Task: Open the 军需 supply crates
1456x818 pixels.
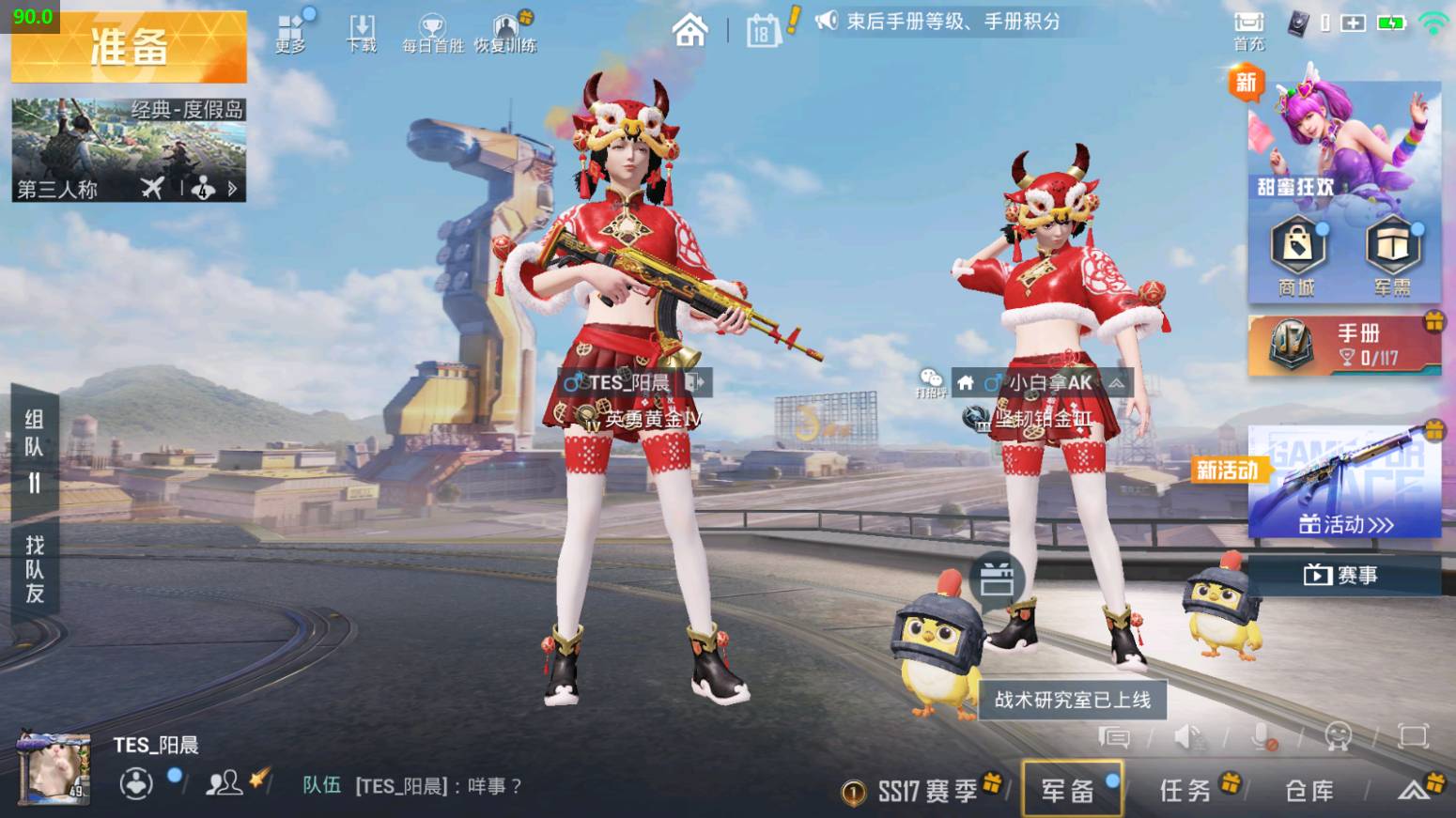Action: tap(1392, 255)
